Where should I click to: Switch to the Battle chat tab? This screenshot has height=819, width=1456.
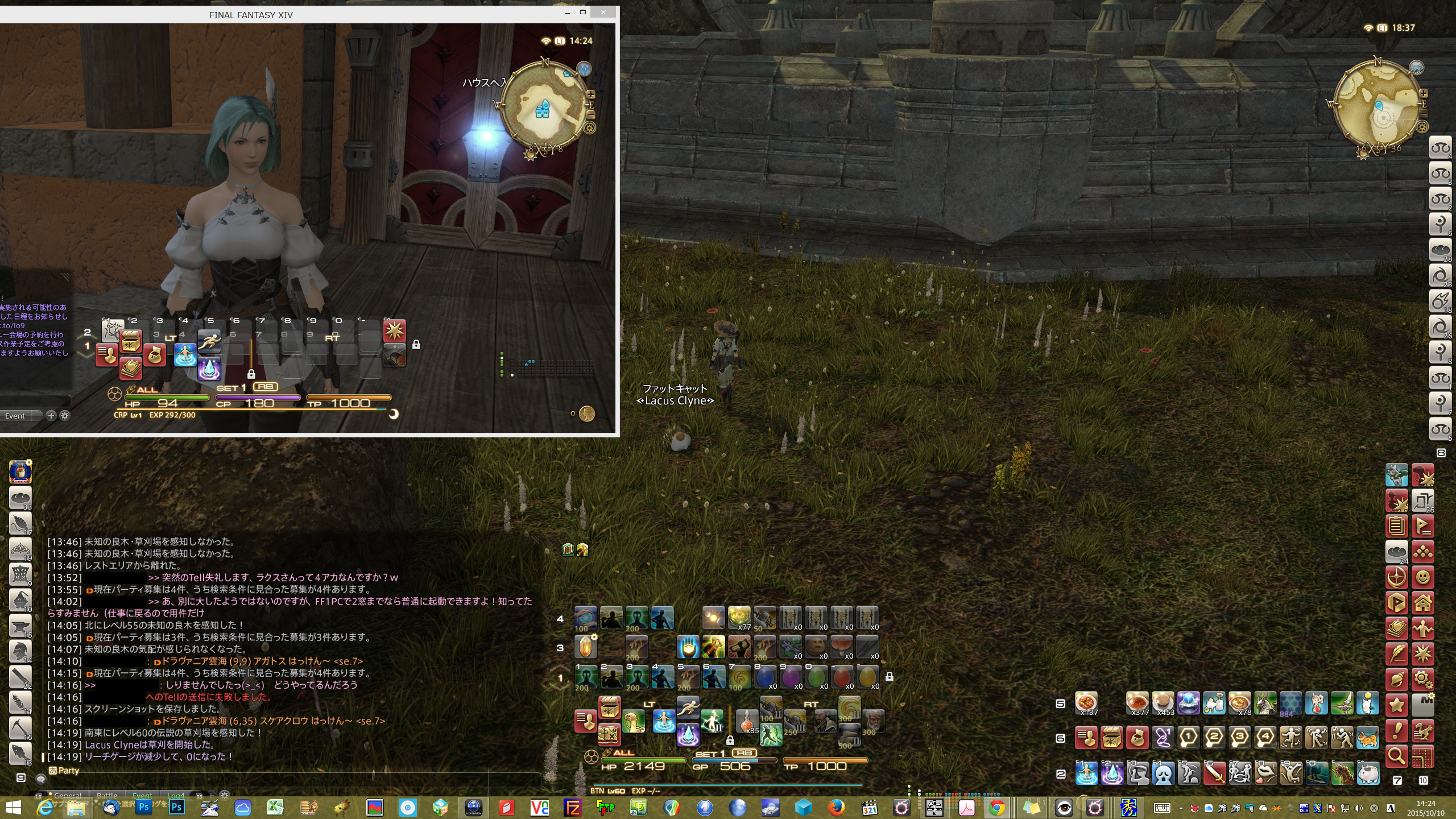coord(107,796)
